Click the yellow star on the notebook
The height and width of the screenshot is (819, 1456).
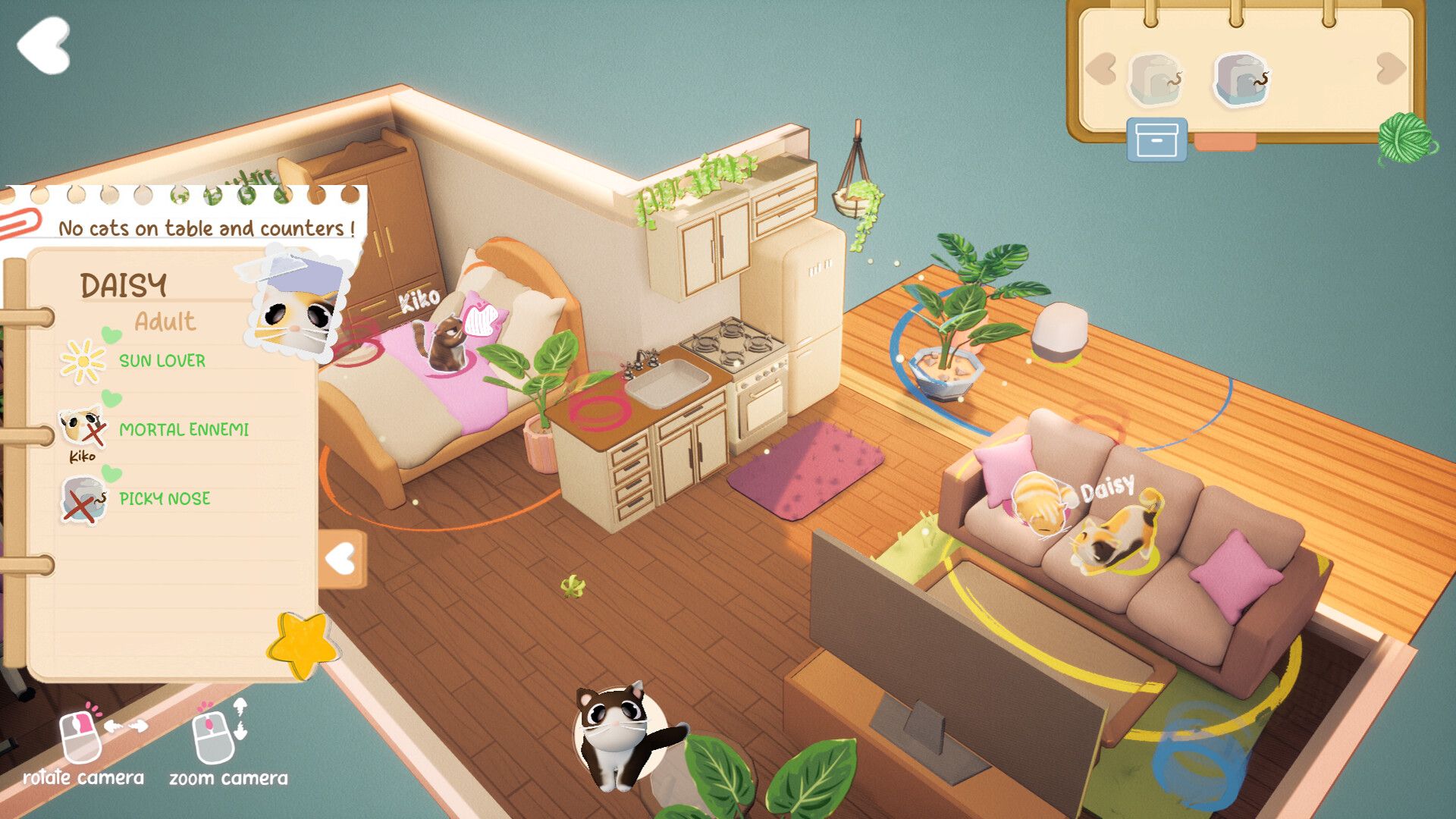click(x=301, y=645)
